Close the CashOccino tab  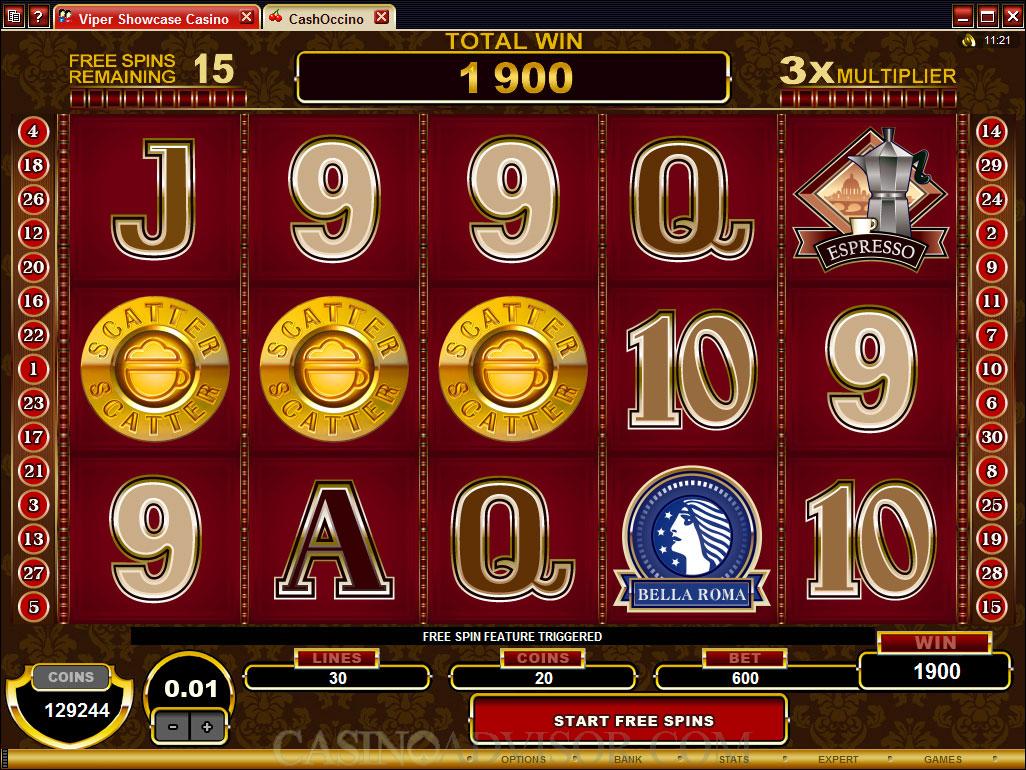coord(380,18)
